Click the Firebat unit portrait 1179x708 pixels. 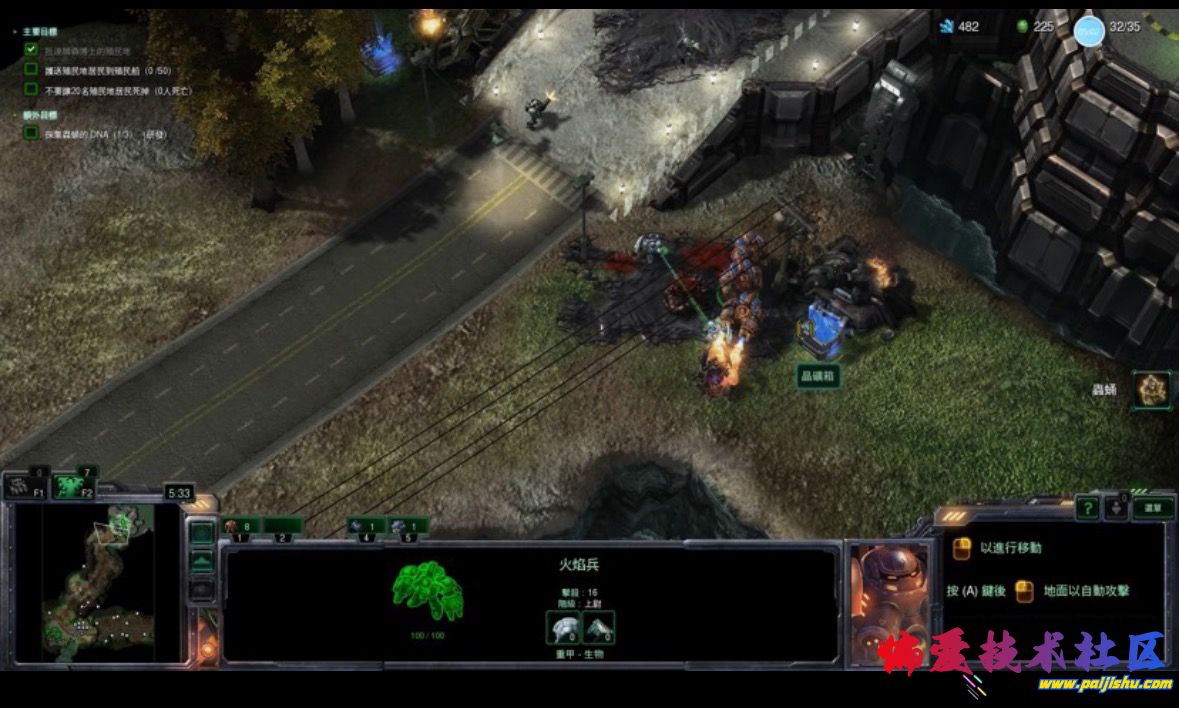(x=888, y=600)
